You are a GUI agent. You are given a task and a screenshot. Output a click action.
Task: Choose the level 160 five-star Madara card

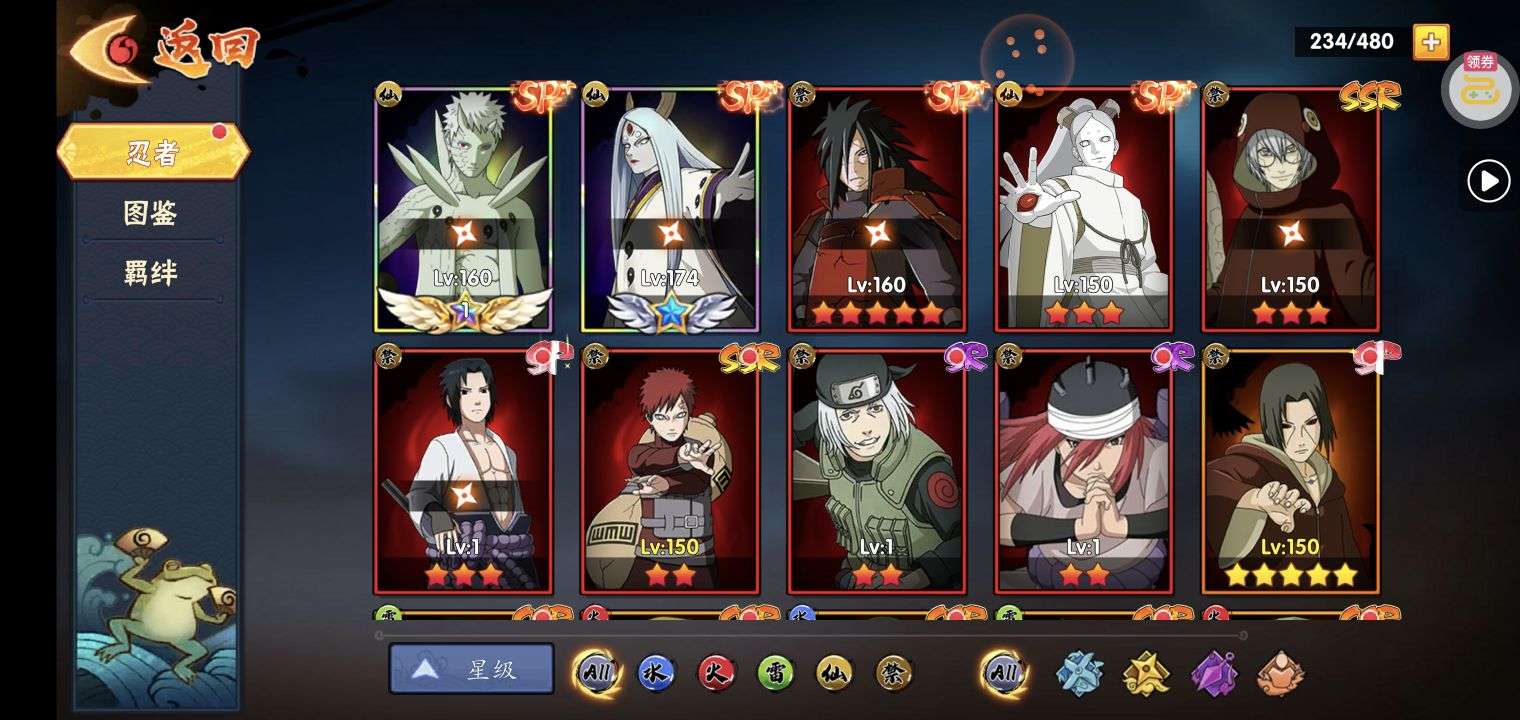point(876,210)
